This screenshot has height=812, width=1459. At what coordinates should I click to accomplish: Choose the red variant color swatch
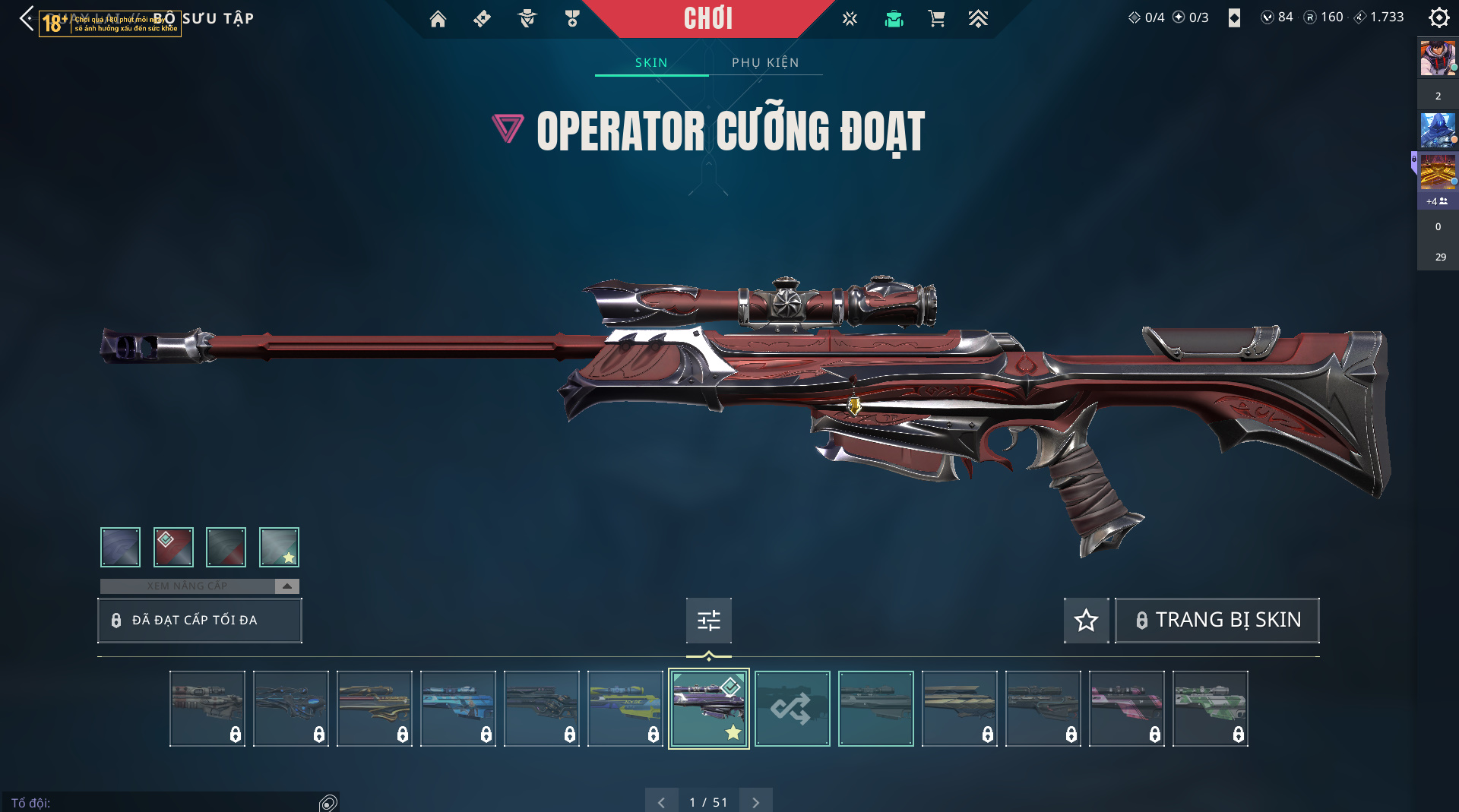pyautogui.click(x=173, y=547)
